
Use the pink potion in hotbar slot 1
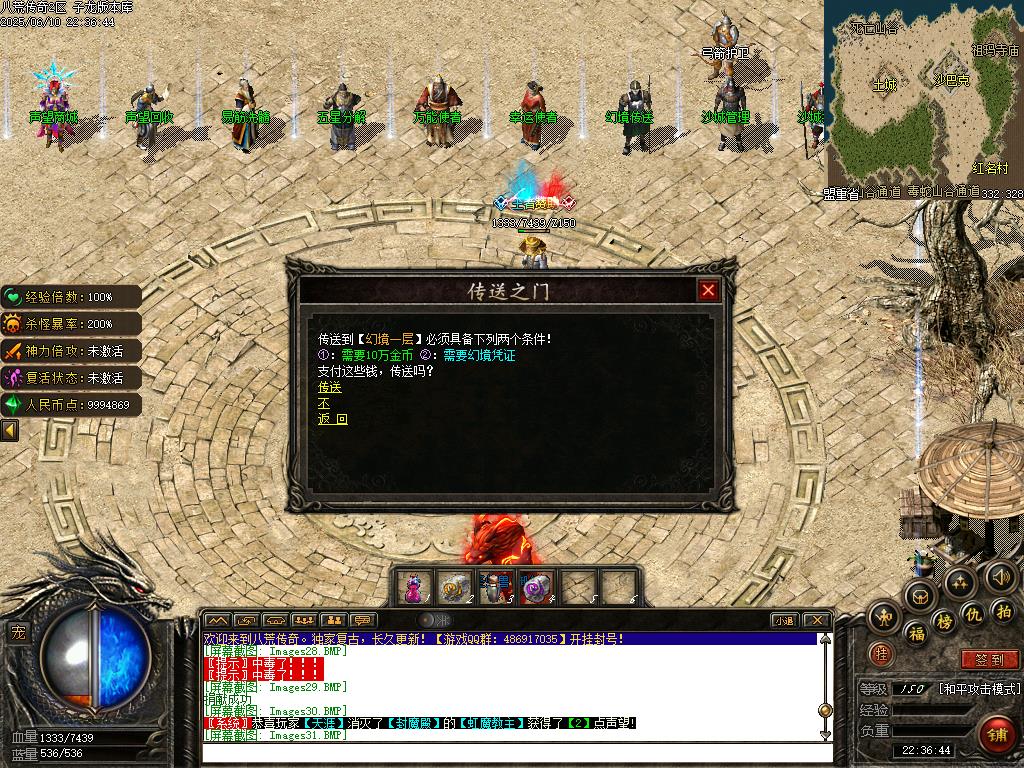pyautogui.click(x=413, y=588)
